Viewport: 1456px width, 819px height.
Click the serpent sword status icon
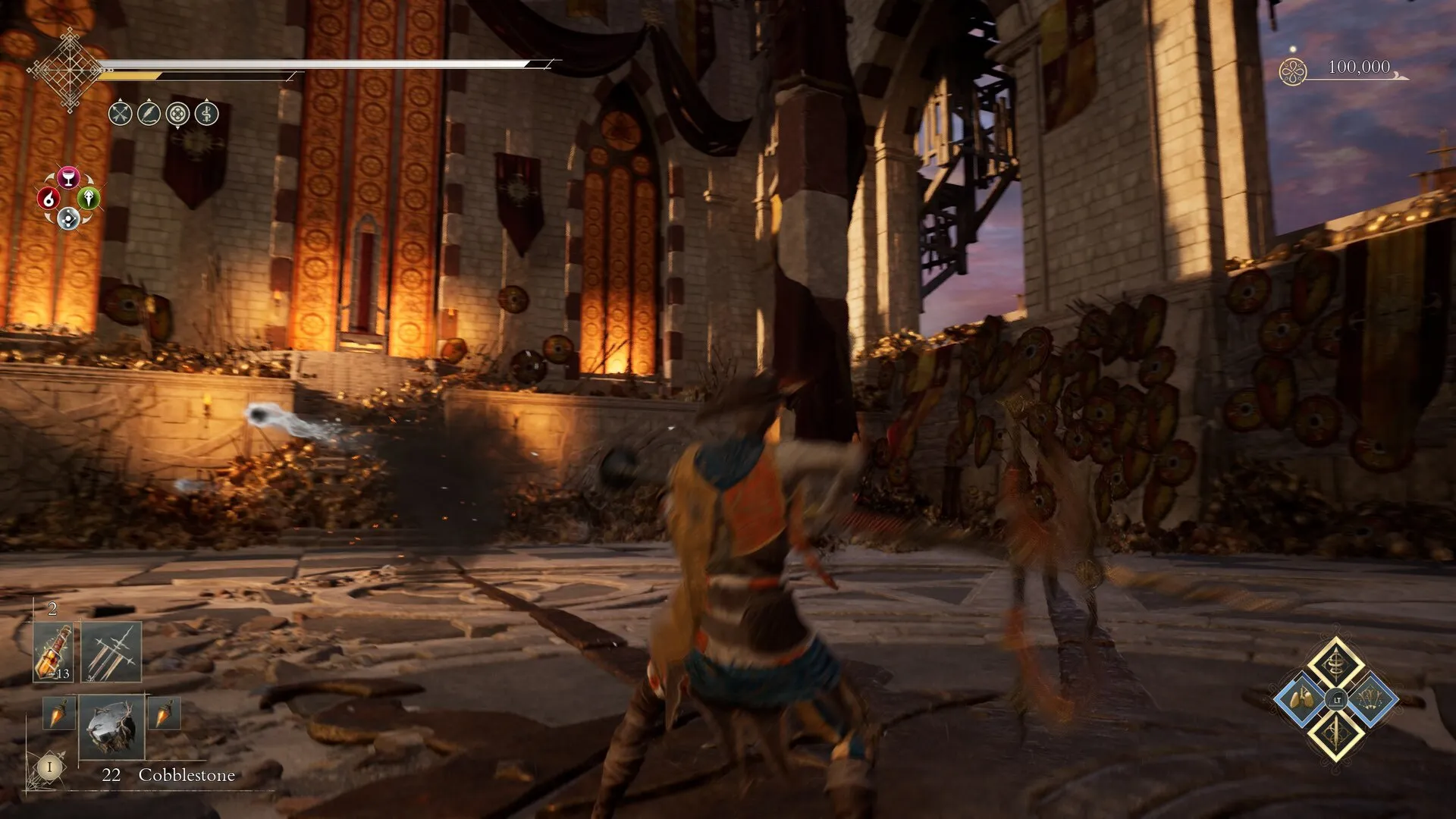[x=207, y=114]
